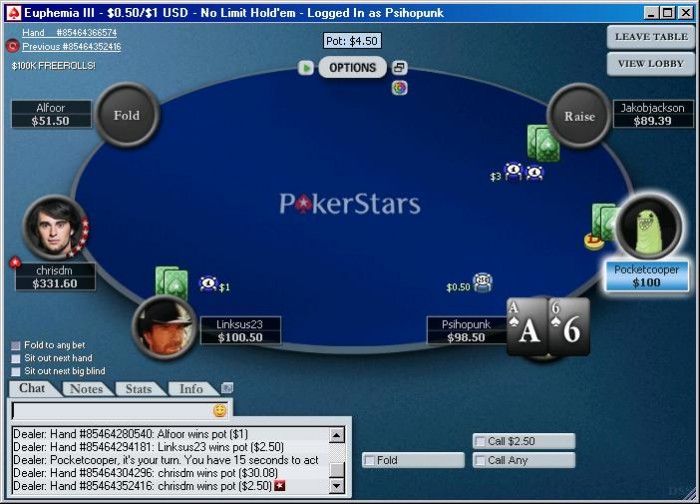Focus the chat message input field

pos(110,411)
